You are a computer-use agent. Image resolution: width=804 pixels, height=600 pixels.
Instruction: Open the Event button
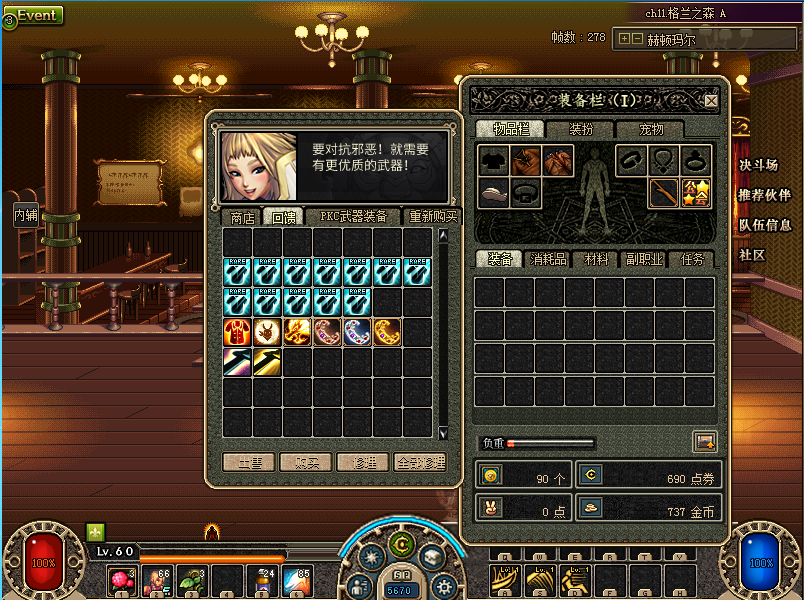34,15
